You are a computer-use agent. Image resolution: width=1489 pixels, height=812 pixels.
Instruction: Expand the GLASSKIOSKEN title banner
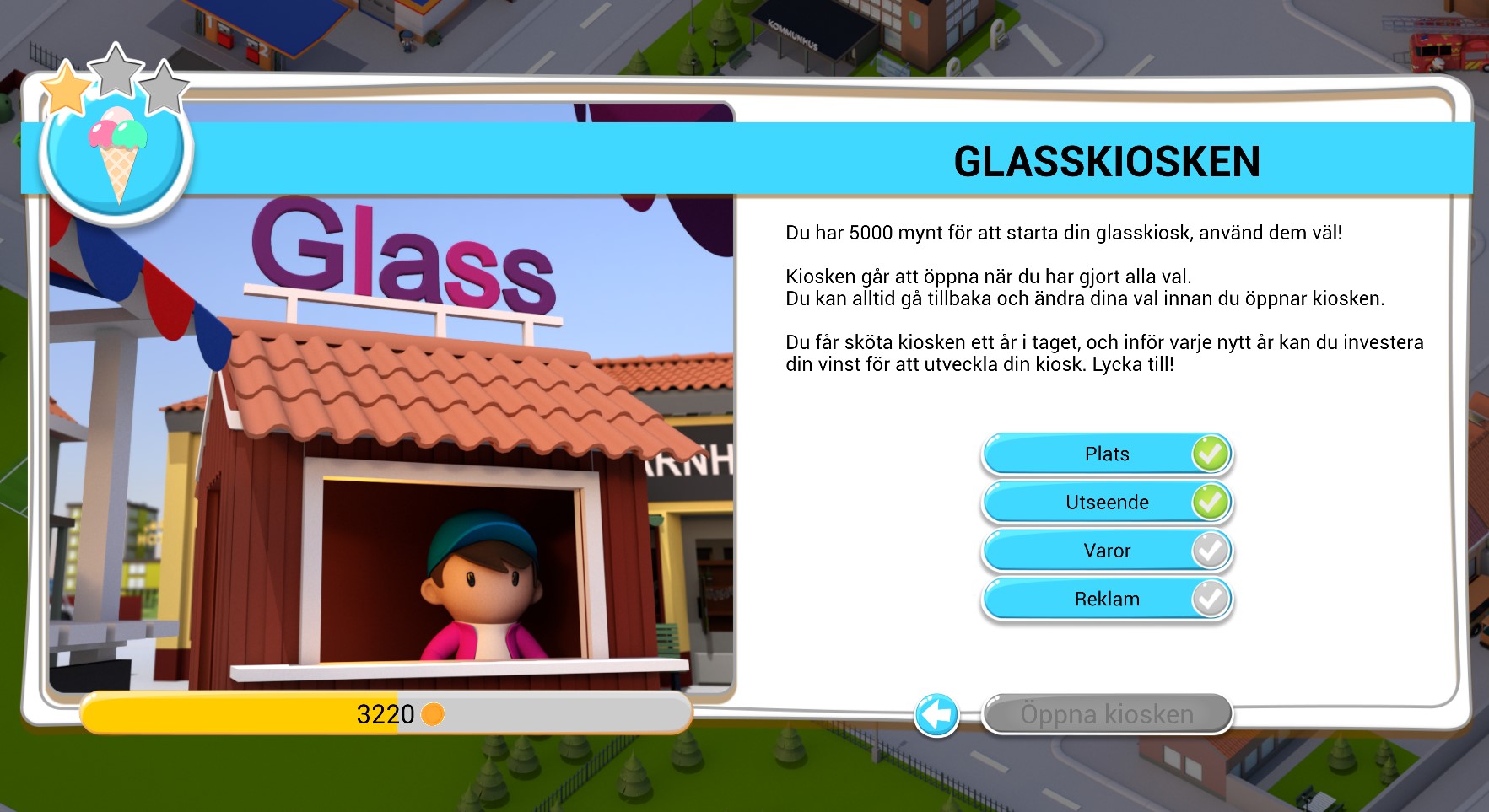(x=1105, y=160)
